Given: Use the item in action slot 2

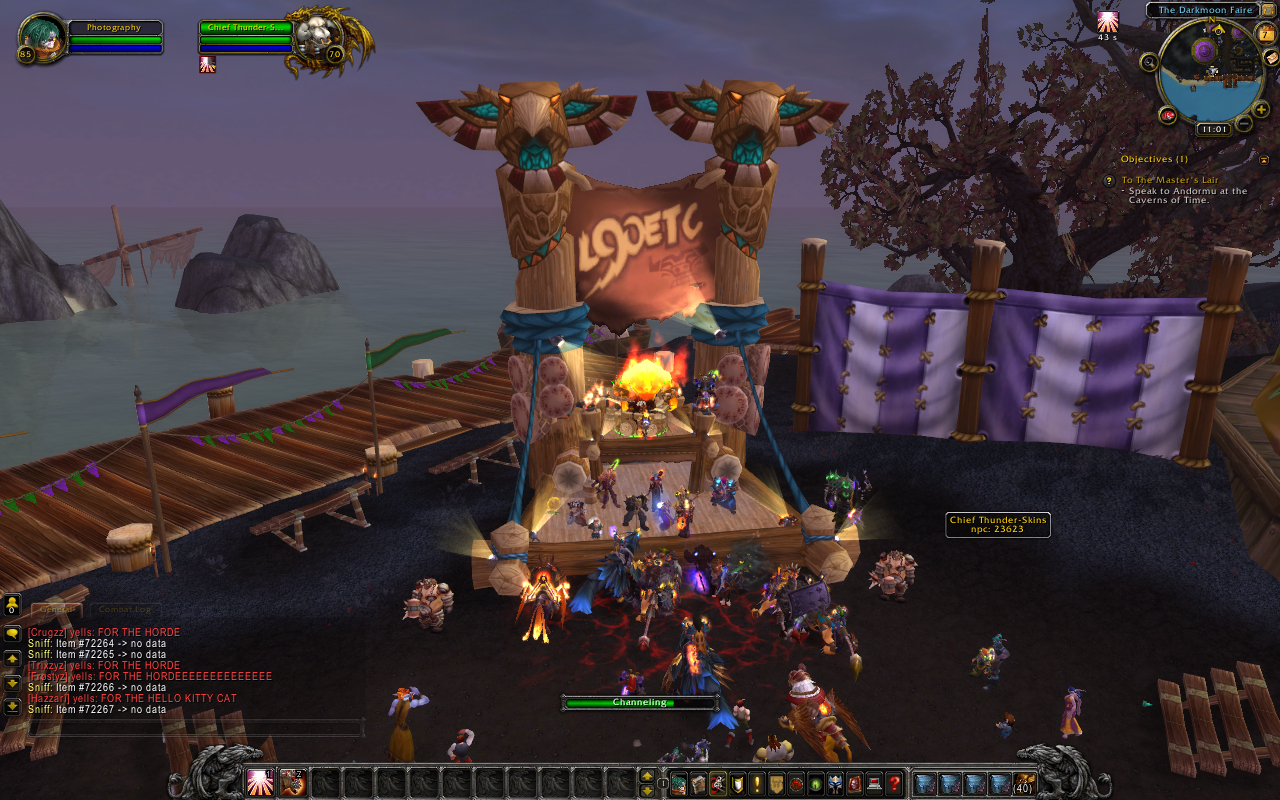Looking at the screenshot, I should pyautogui.click(x=293, y=782).
